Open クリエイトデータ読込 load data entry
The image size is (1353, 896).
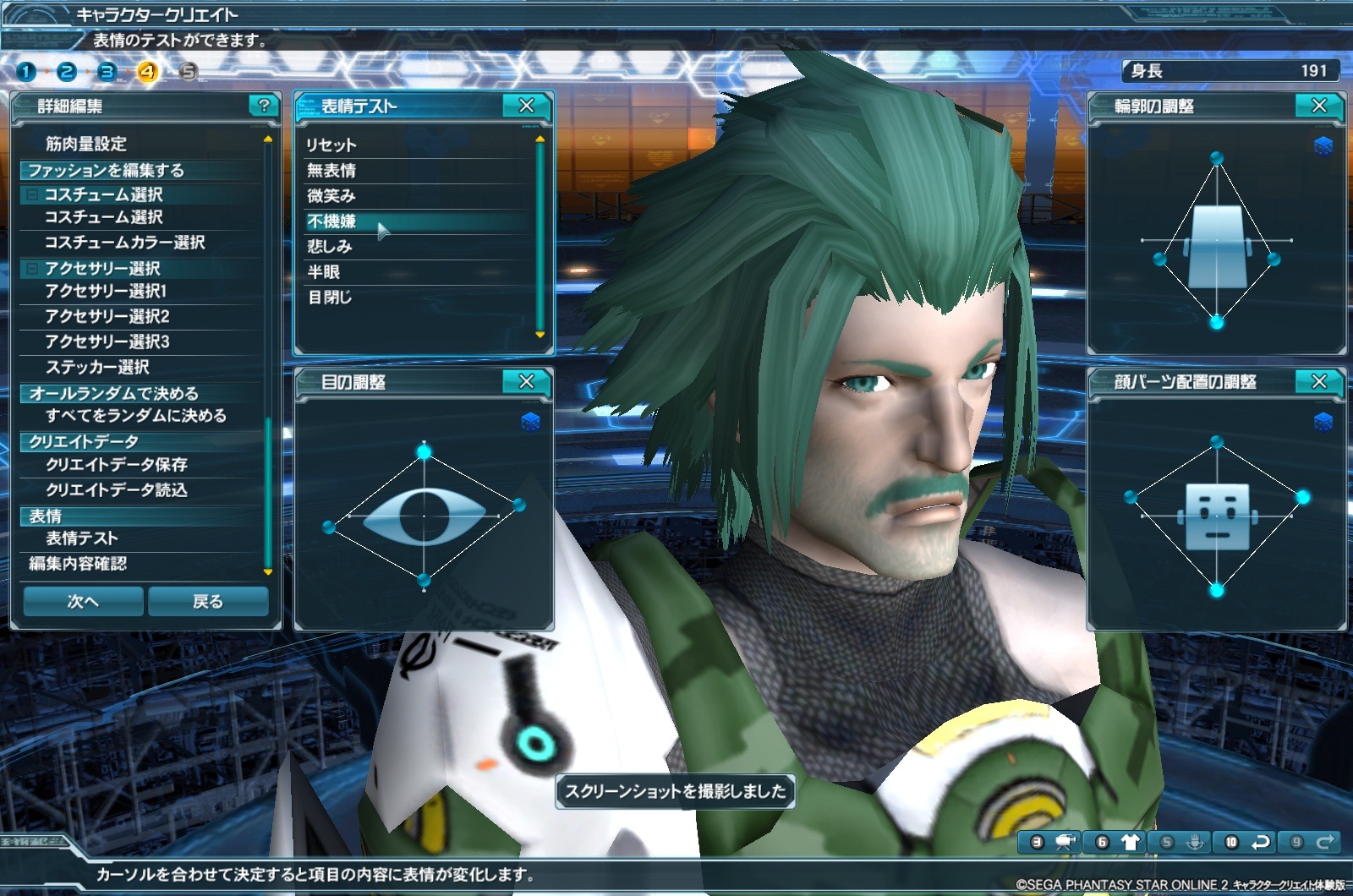tap(117, 490)
